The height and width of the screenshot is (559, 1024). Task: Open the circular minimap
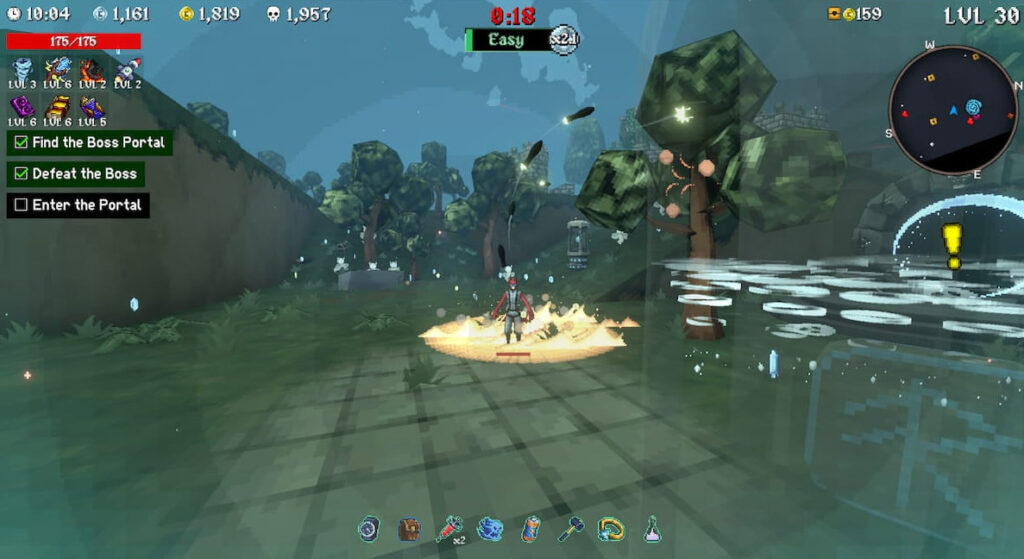click(x=953, y=109)
